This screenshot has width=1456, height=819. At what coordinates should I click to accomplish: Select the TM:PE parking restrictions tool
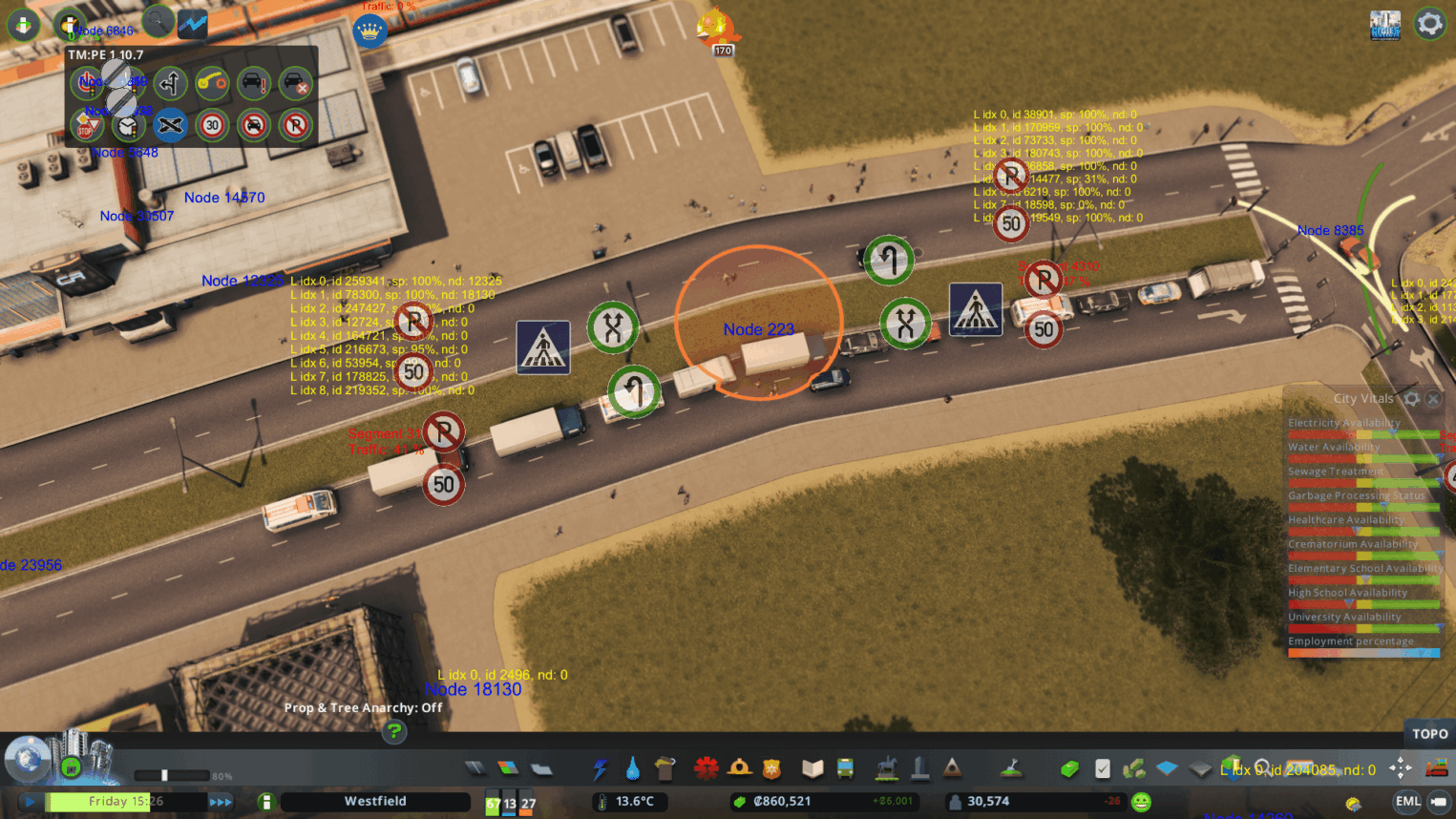tap(296, 125)
